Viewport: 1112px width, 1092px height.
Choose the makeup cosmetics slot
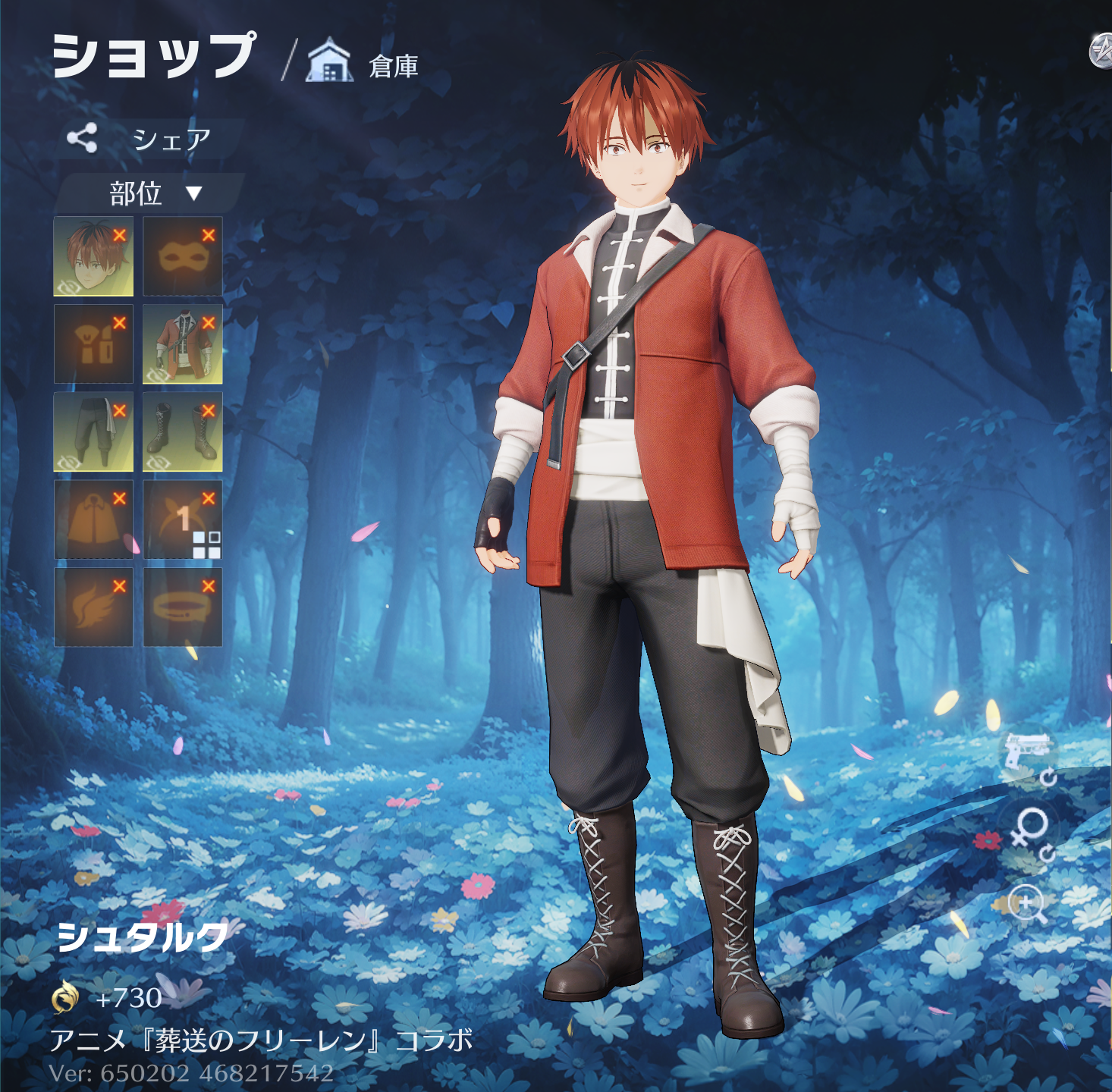(93, 344)
